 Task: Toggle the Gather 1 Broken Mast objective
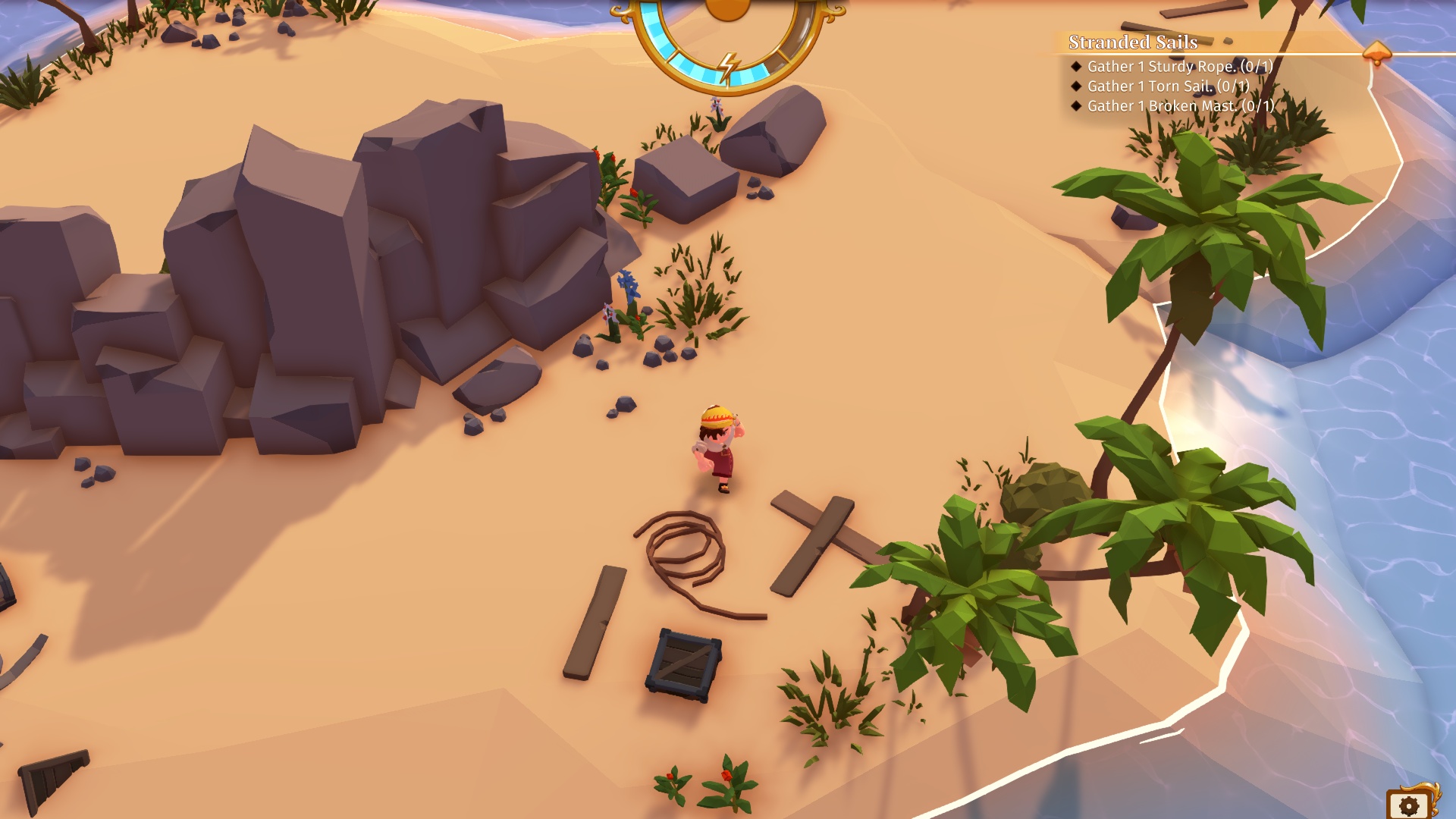click(1175, 107)
